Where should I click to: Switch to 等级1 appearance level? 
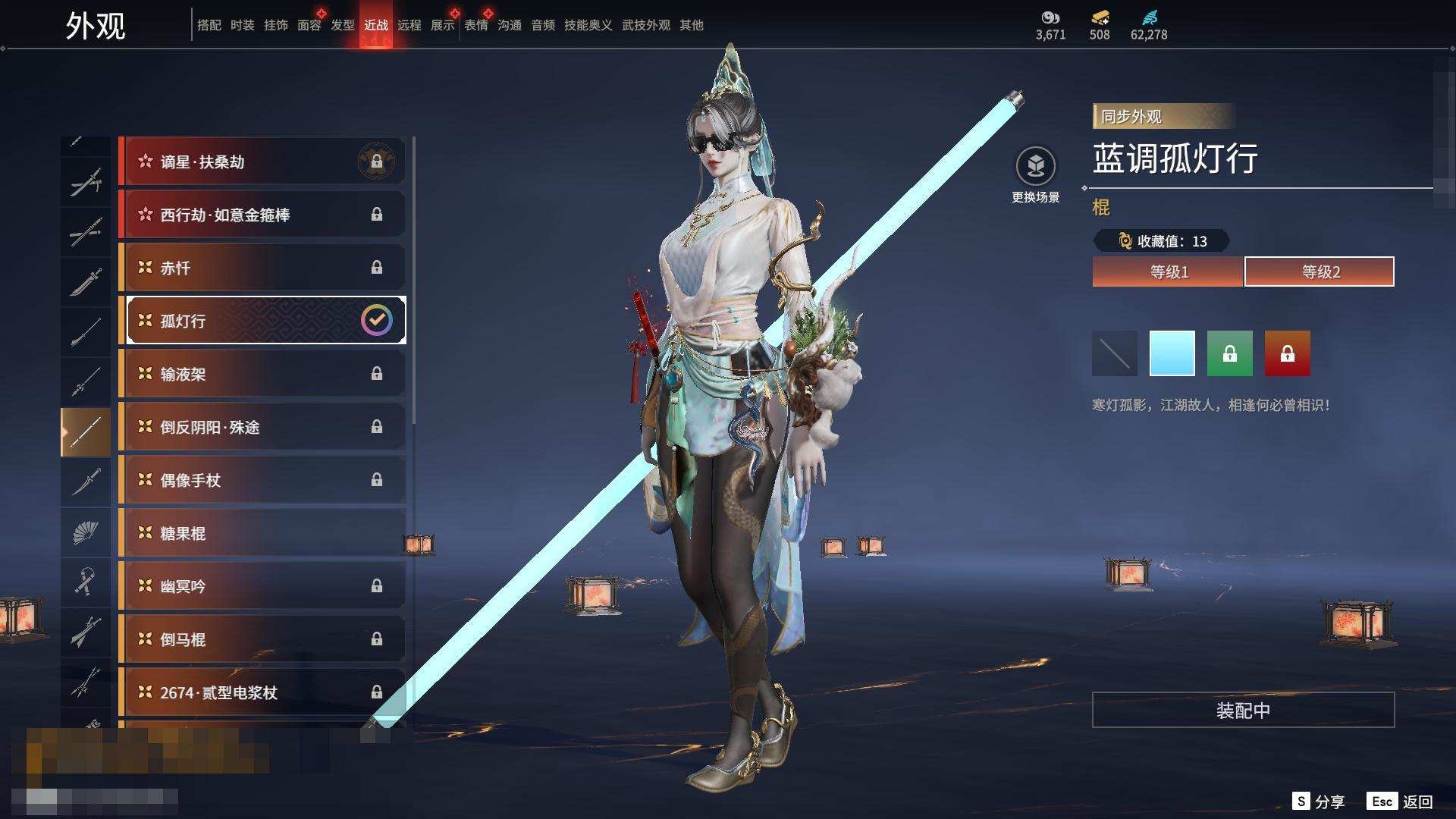(1168, 271)
